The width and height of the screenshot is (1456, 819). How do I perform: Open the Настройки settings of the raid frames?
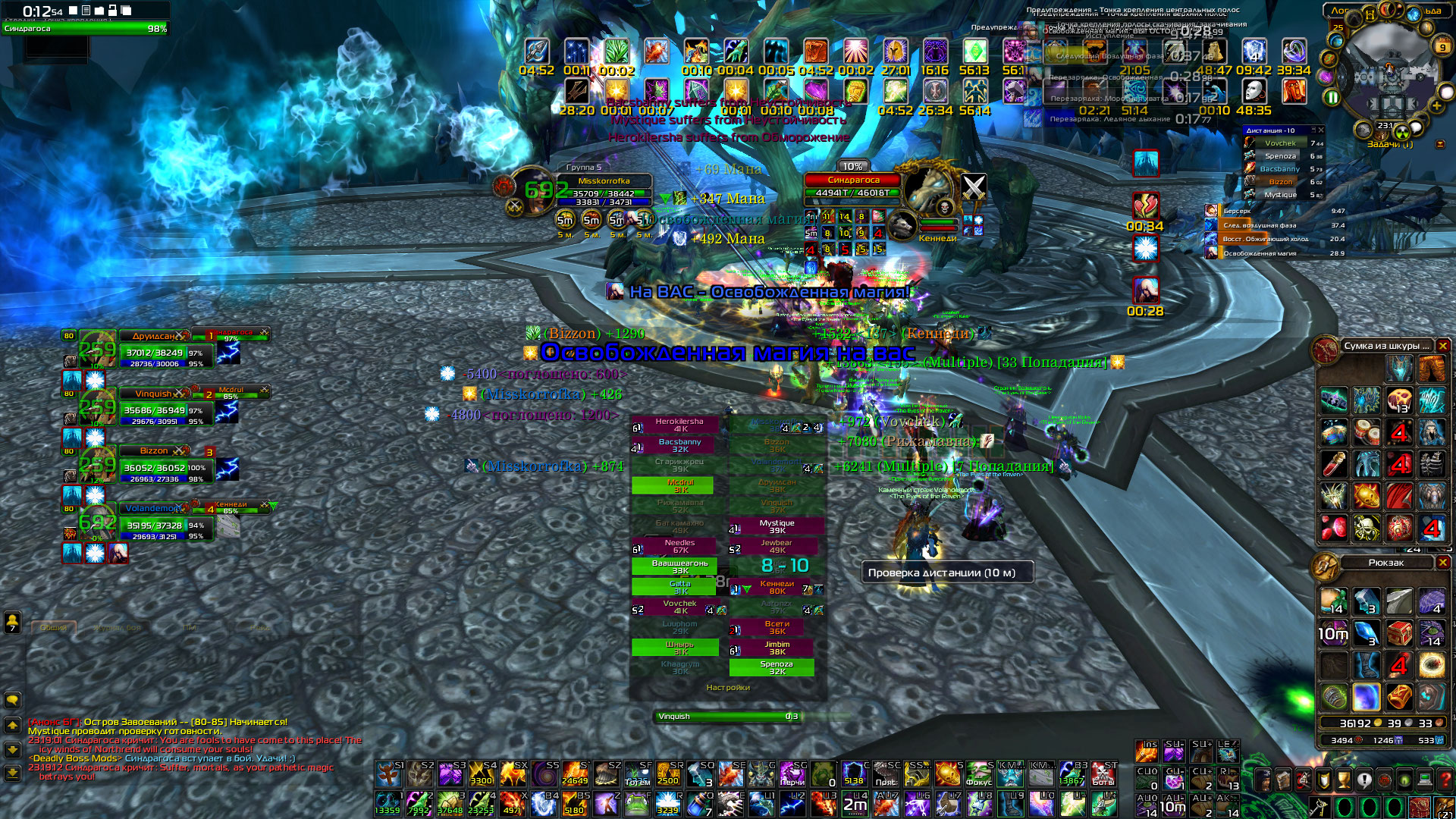pyautogui.click(x=728, y=688)
